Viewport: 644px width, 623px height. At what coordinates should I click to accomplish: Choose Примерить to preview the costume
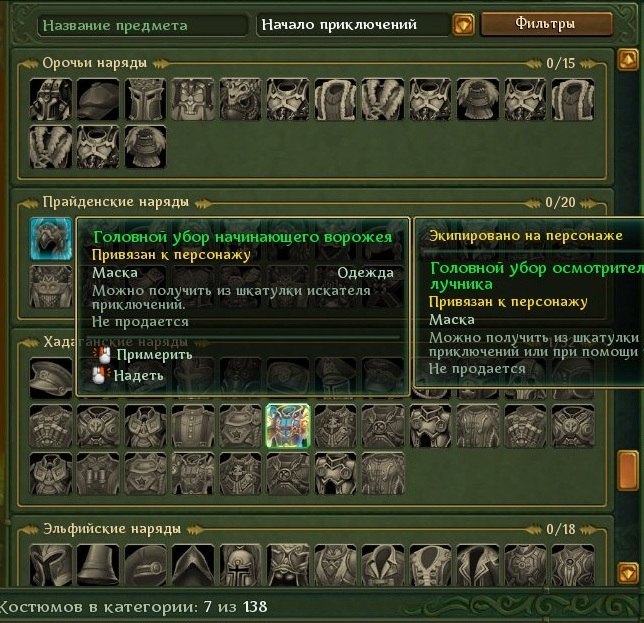click(139, 354)
